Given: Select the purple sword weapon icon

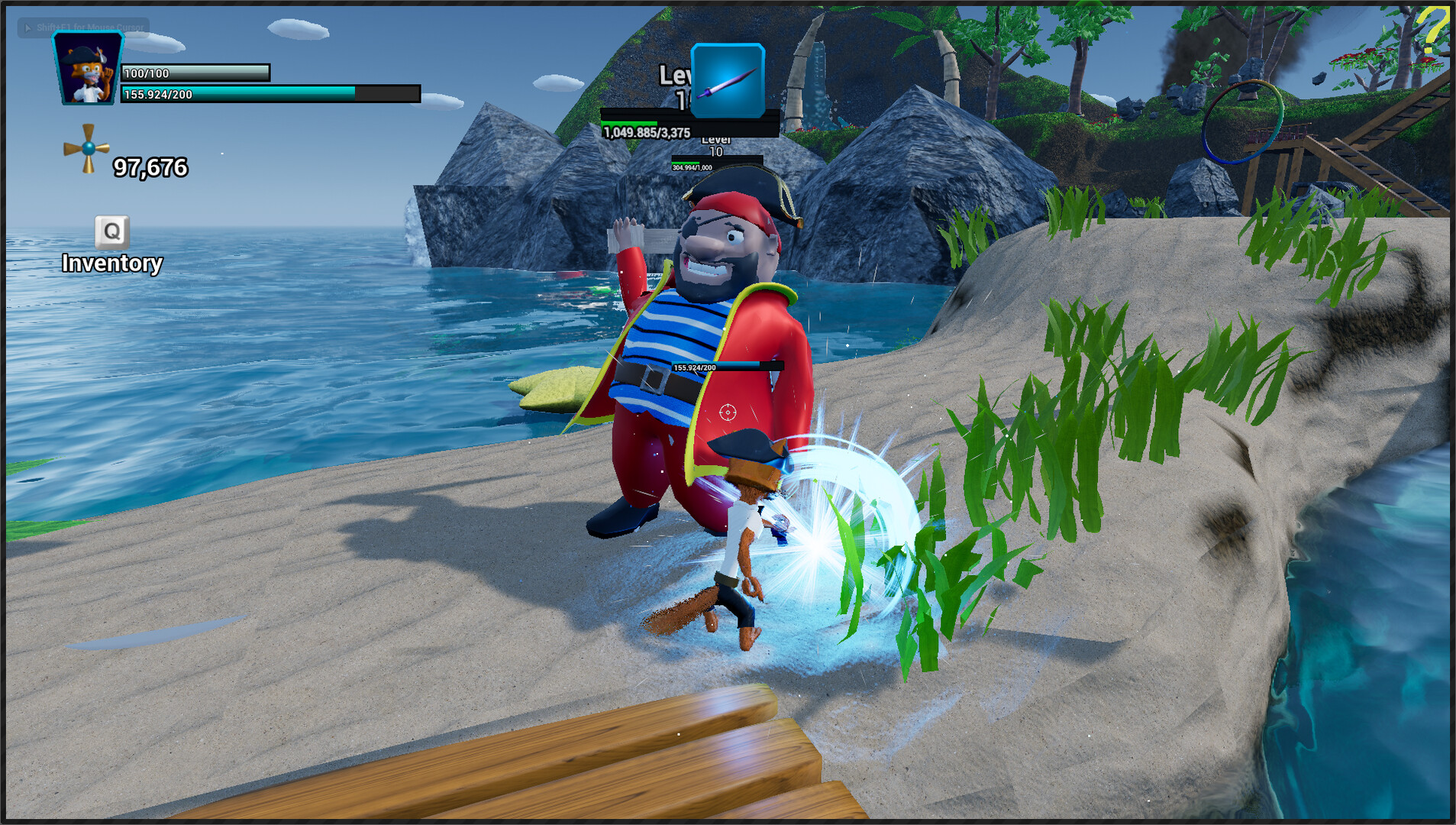Looking at the screenshot, I should [727, 82].
